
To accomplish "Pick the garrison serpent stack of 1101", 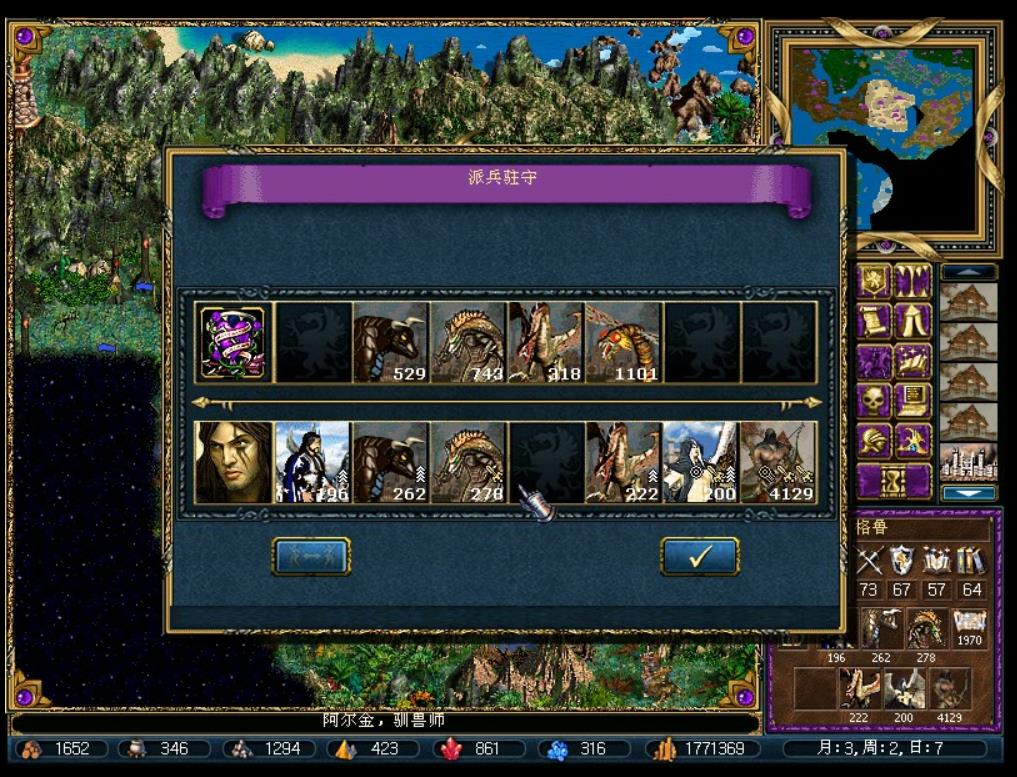I will pos(623,343).
